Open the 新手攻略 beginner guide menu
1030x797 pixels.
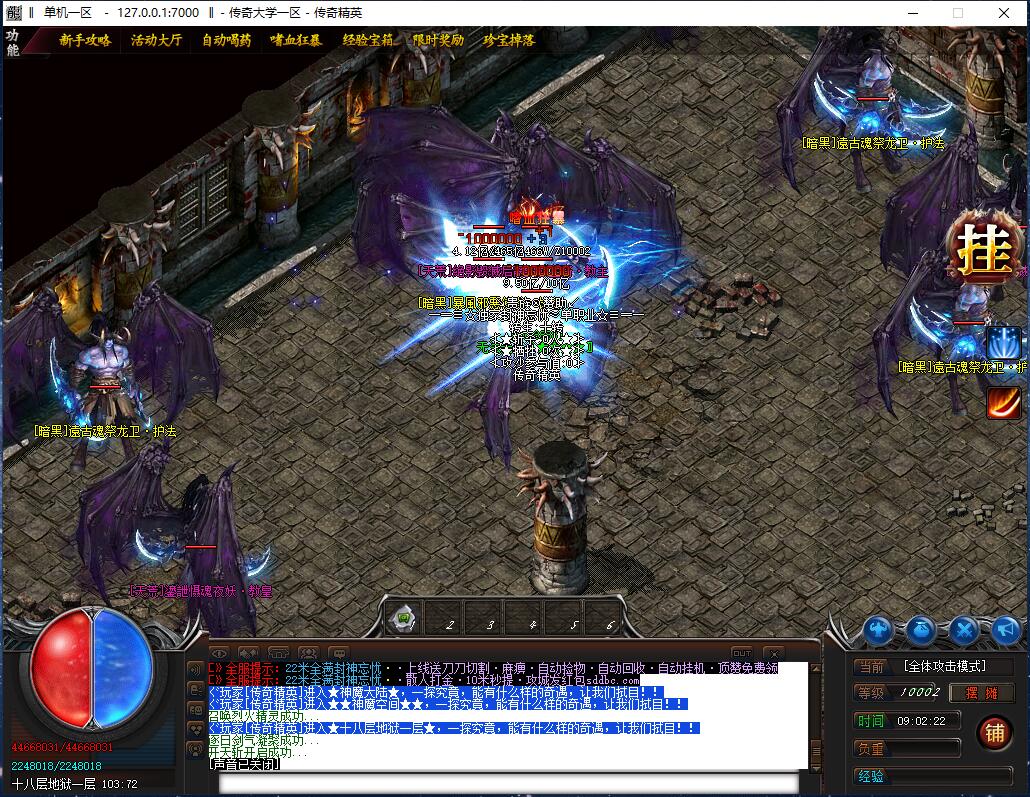pos(85,41)
